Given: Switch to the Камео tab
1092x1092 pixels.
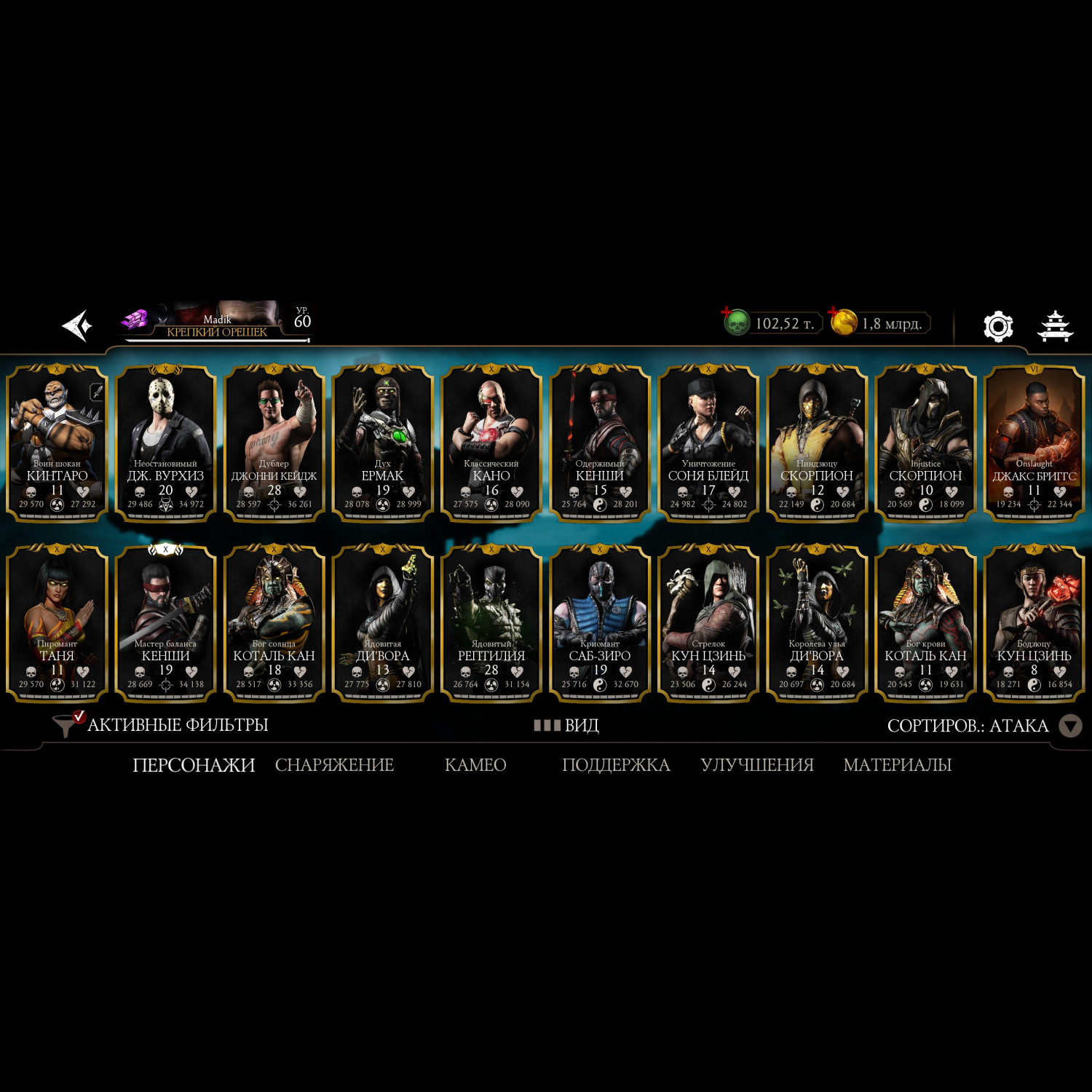Looking at the screenshot, I should 475,765.
